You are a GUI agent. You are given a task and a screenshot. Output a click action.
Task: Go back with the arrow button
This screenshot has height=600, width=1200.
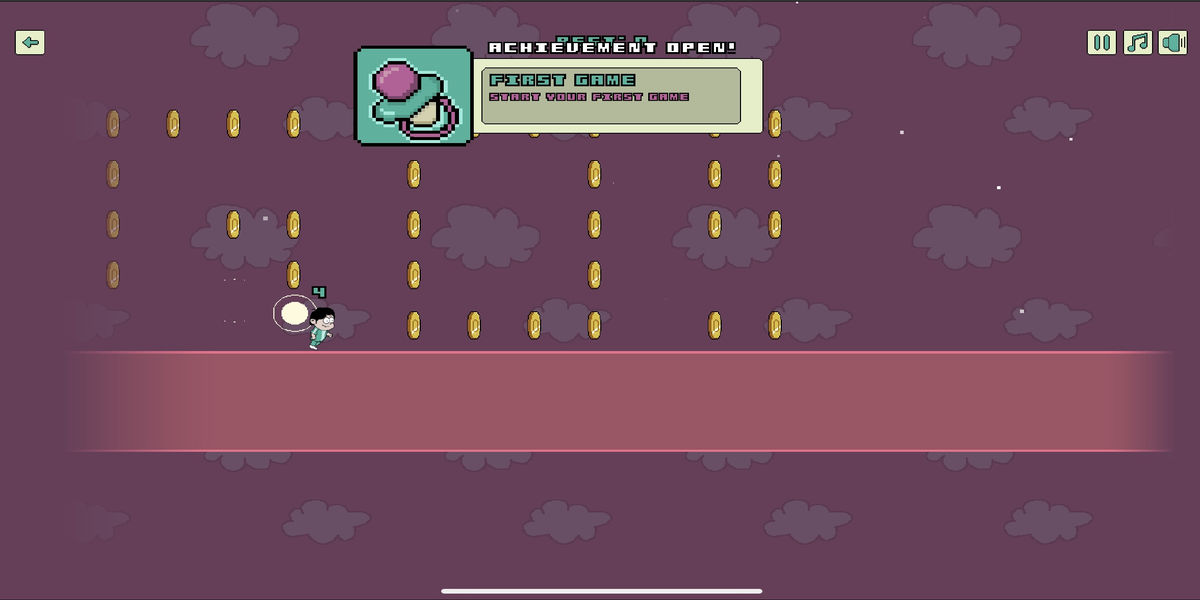pos(30,42)
